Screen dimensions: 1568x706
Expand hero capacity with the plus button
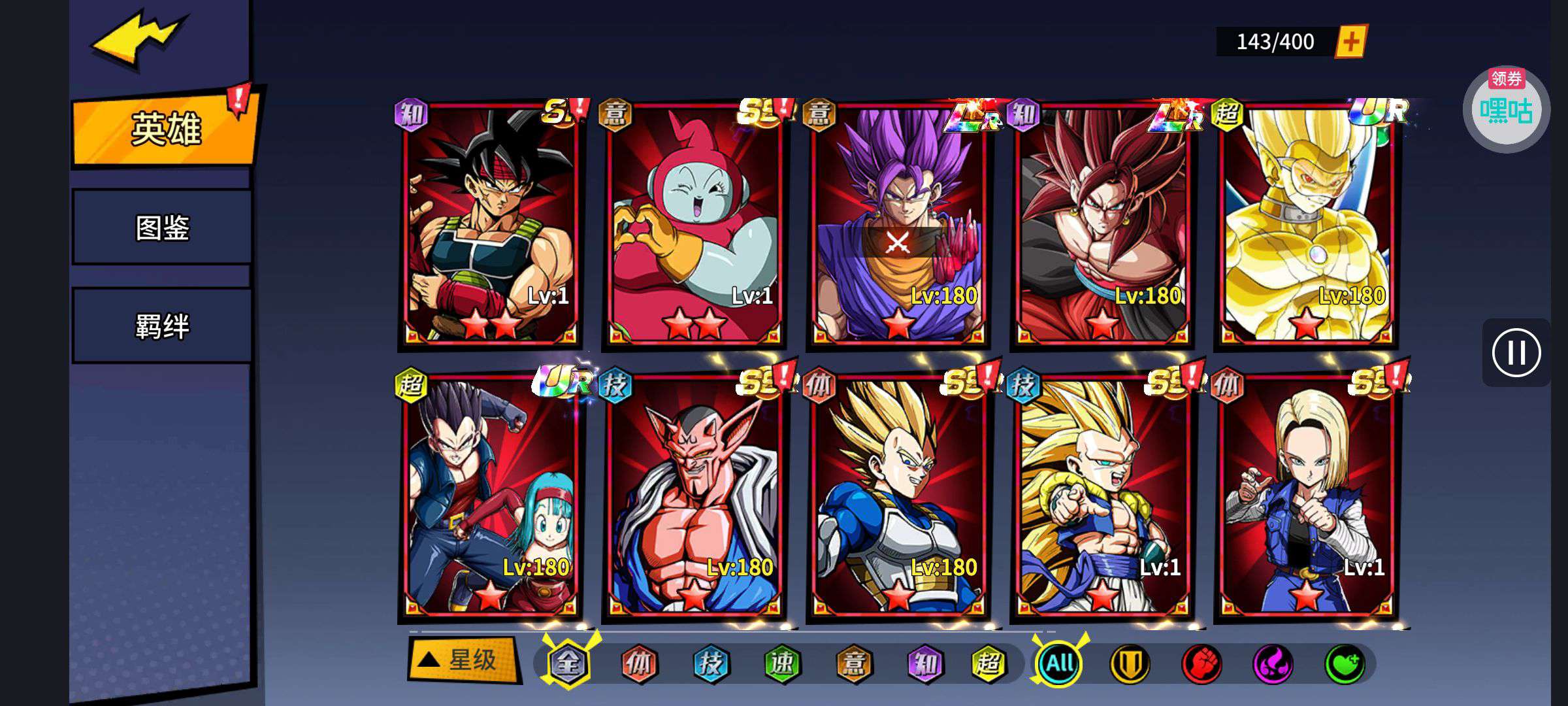coord(1350,42)
